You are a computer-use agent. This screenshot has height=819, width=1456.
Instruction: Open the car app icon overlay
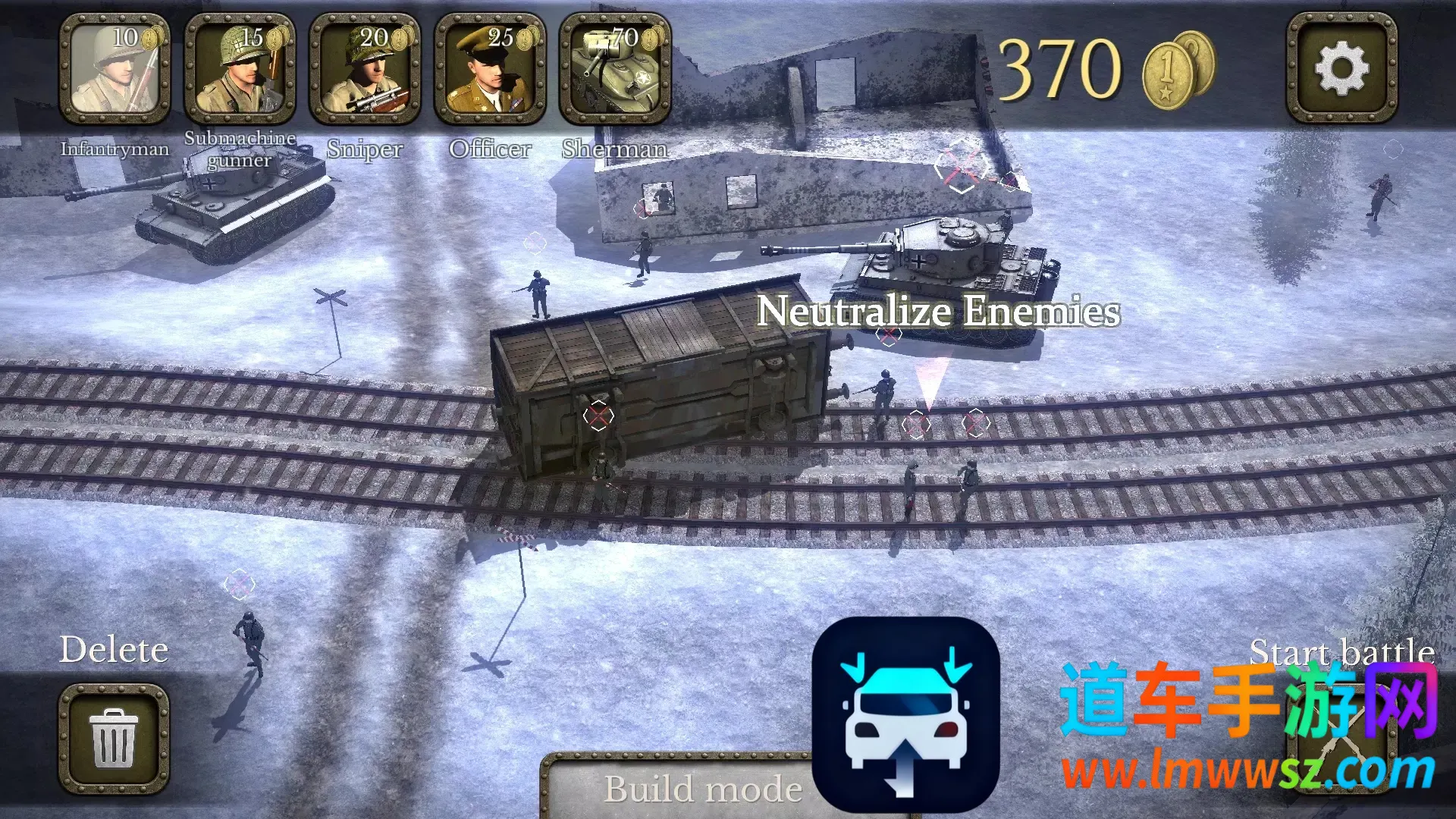pyautogui.click(x=905, y=714)
